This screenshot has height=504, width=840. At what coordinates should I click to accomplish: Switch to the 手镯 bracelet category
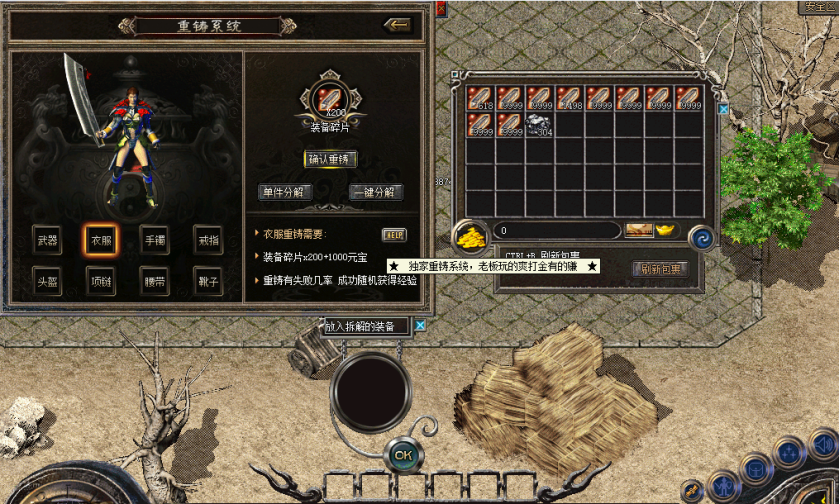click(x=155, y=240)
